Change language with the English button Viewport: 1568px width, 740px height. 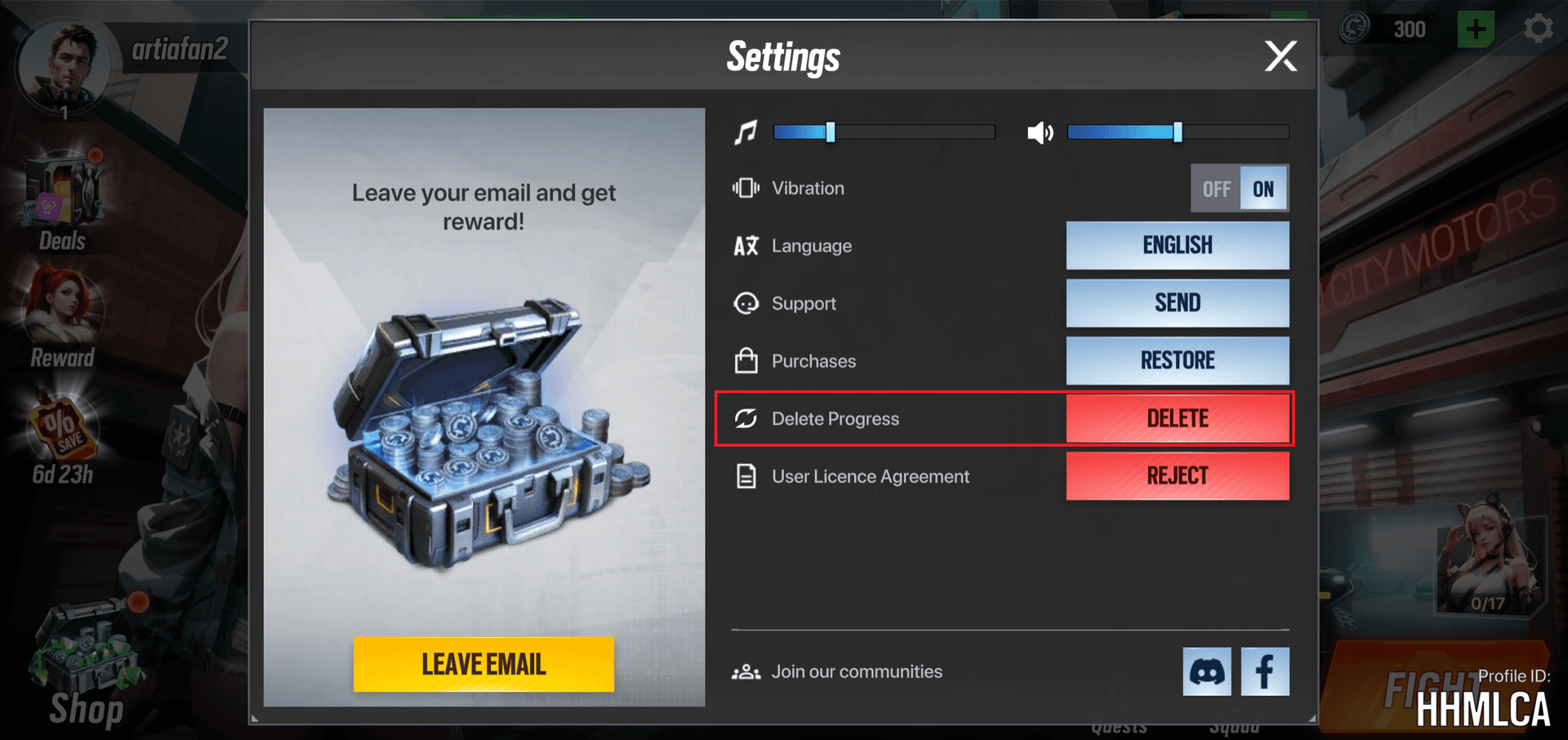click(x=1177, y=245)
